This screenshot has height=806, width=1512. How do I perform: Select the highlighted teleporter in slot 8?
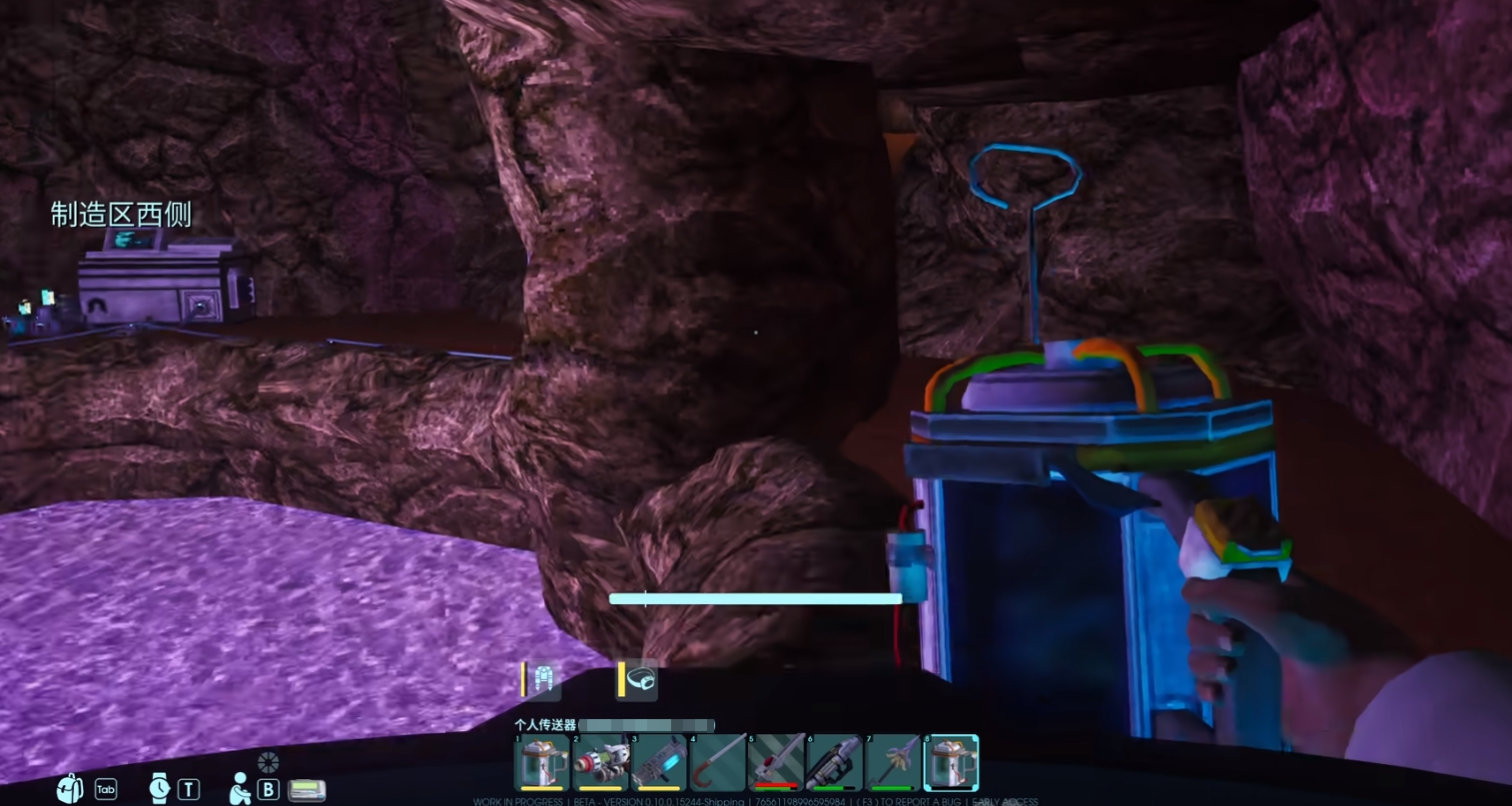coord(951,764)
